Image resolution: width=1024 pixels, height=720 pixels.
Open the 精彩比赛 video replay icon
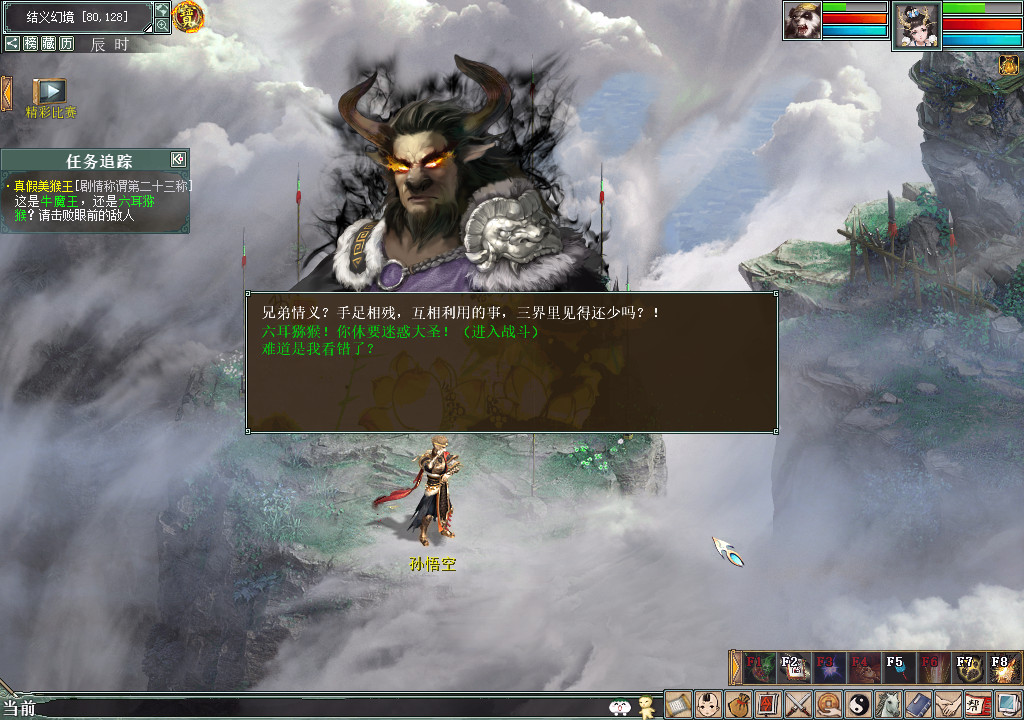click(x=50, y=93)
